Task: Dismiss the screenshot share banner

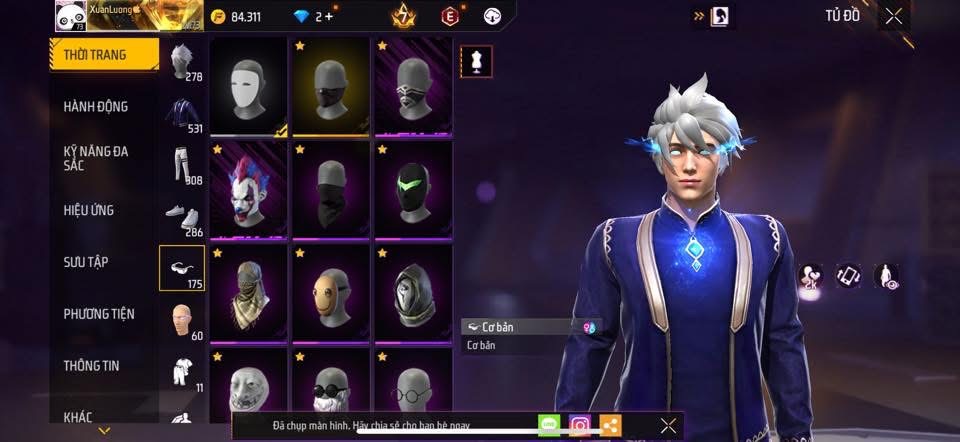Action: click(x=668, y=426)
